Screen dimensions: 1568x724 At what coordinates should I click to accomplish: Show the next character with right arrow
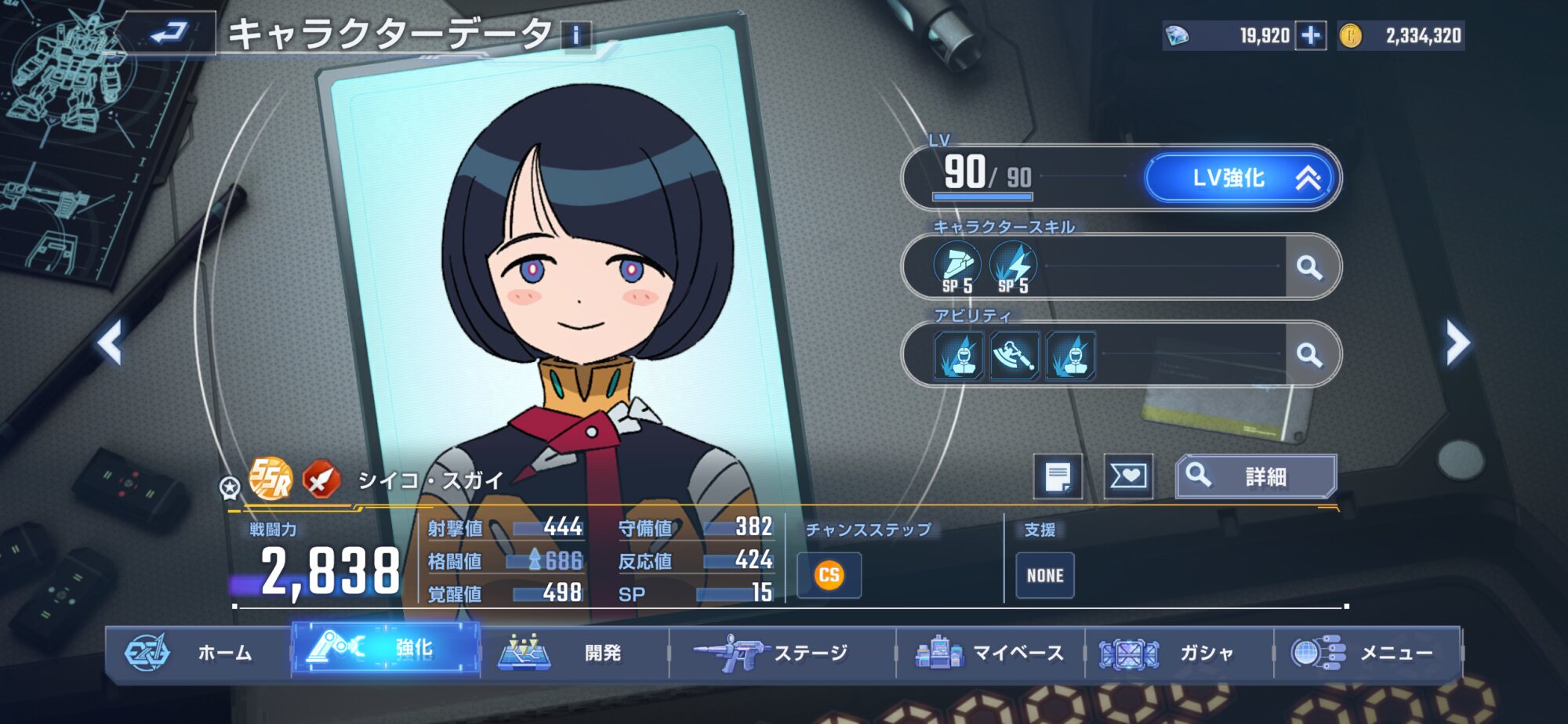1457,342
